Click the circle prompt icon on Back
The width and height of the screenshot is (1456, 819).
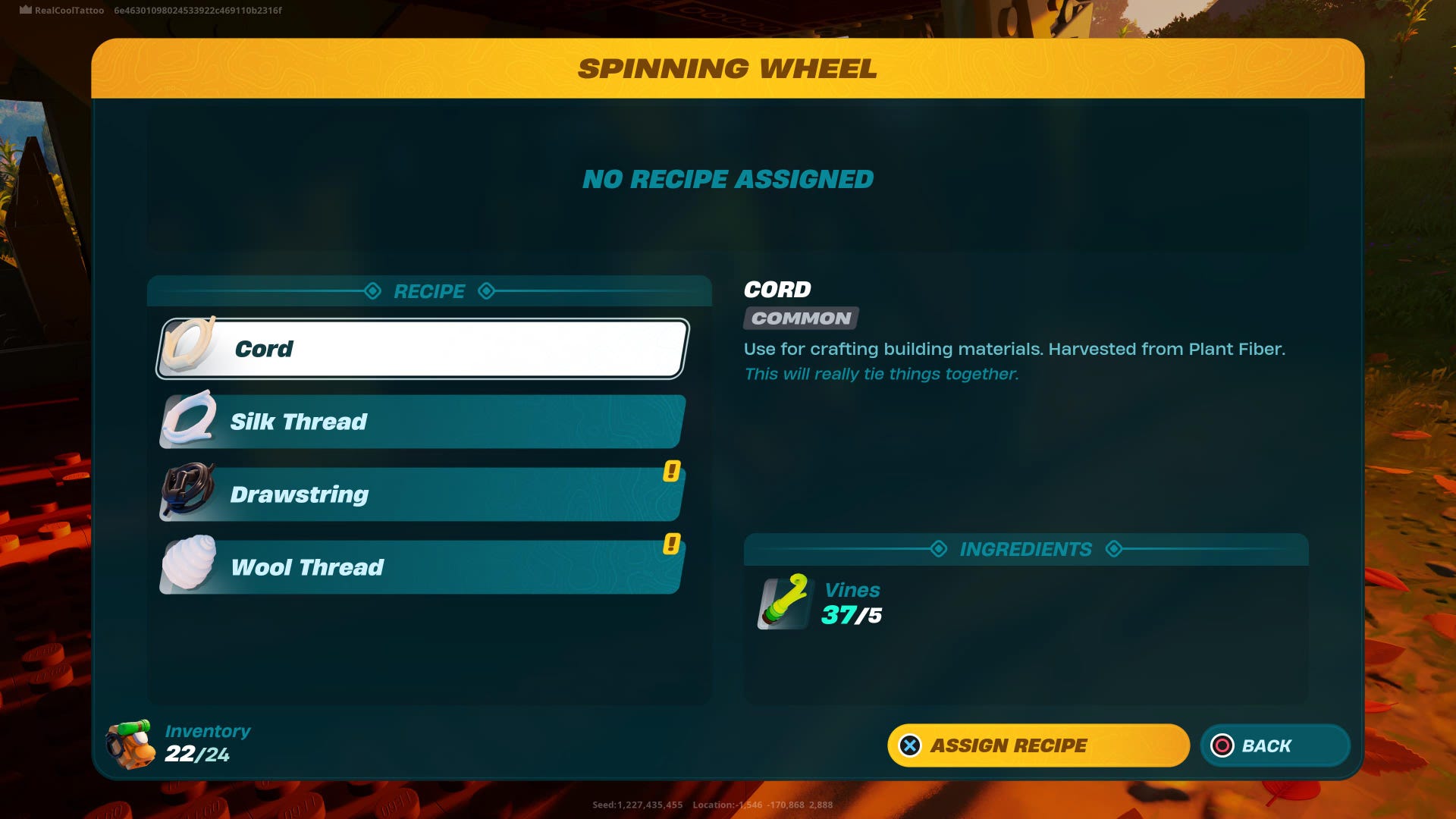click(1223, 745)
